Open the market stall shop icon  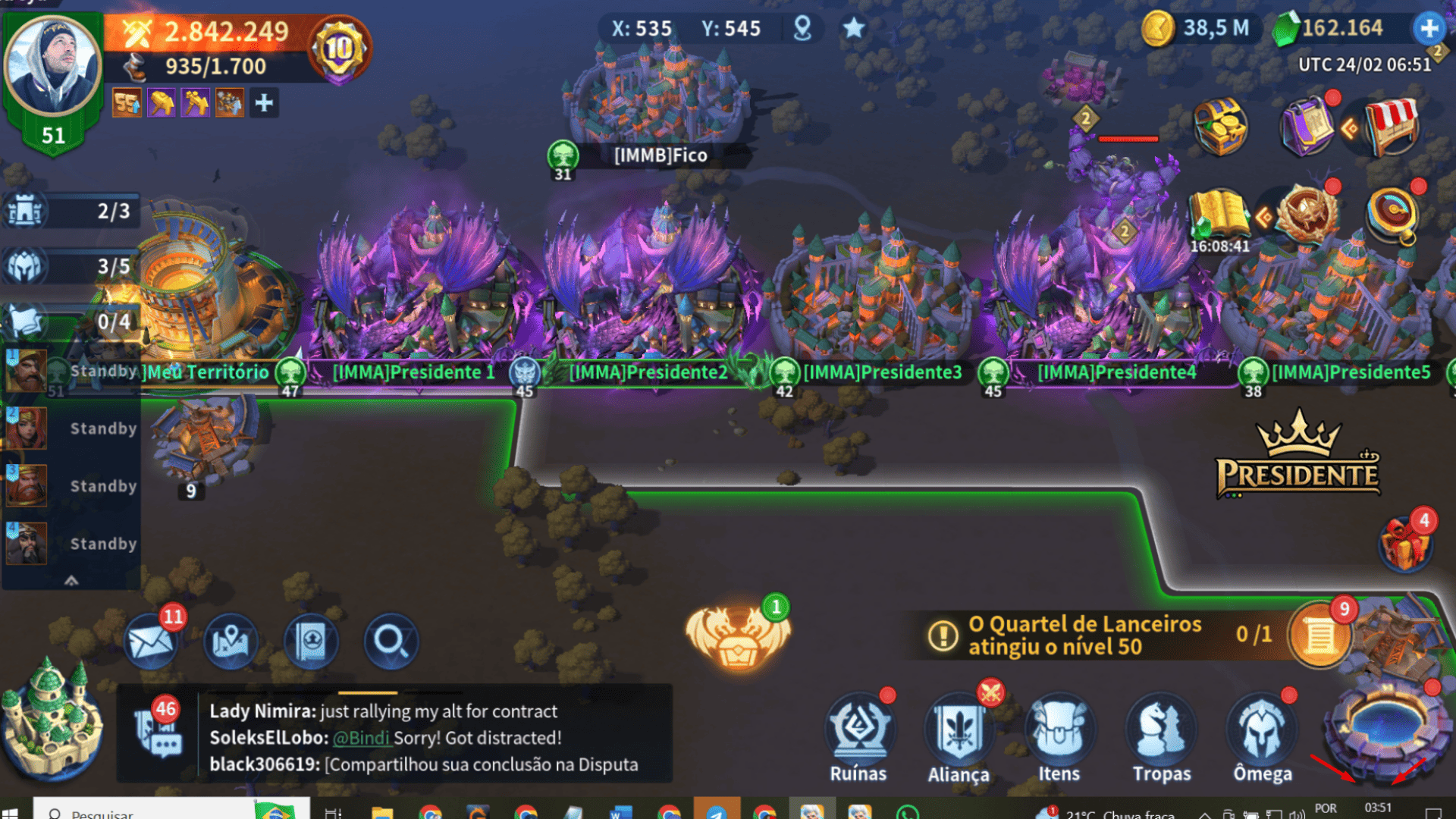[x=1391, y=126]
